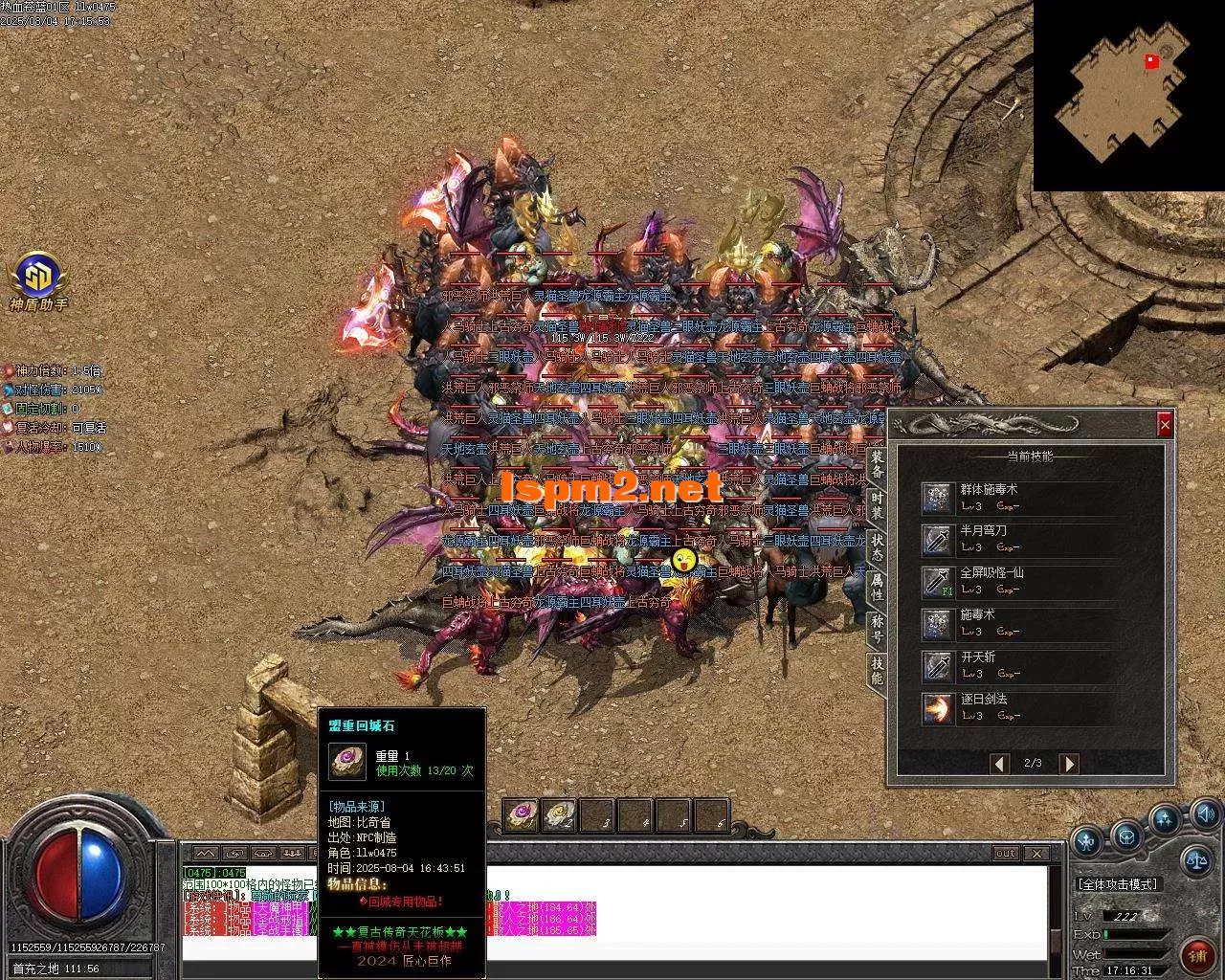Viewport: 1225px width, 980px height.
Task: Click the balance scales trade button
Action: 1195,858
